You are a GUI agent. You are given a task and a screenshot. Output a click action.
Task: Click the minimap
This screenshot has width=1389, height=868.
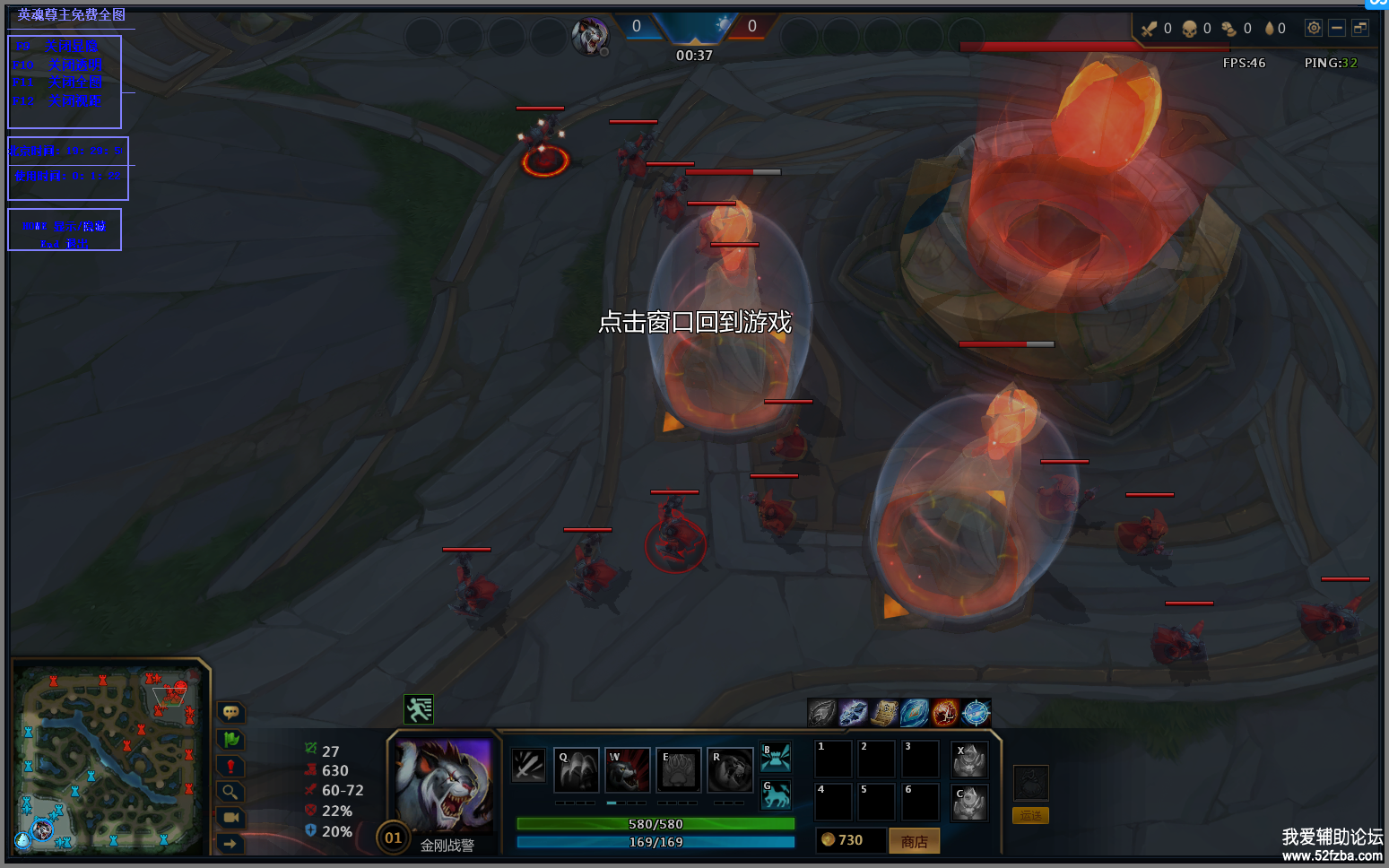pos(109,758)
